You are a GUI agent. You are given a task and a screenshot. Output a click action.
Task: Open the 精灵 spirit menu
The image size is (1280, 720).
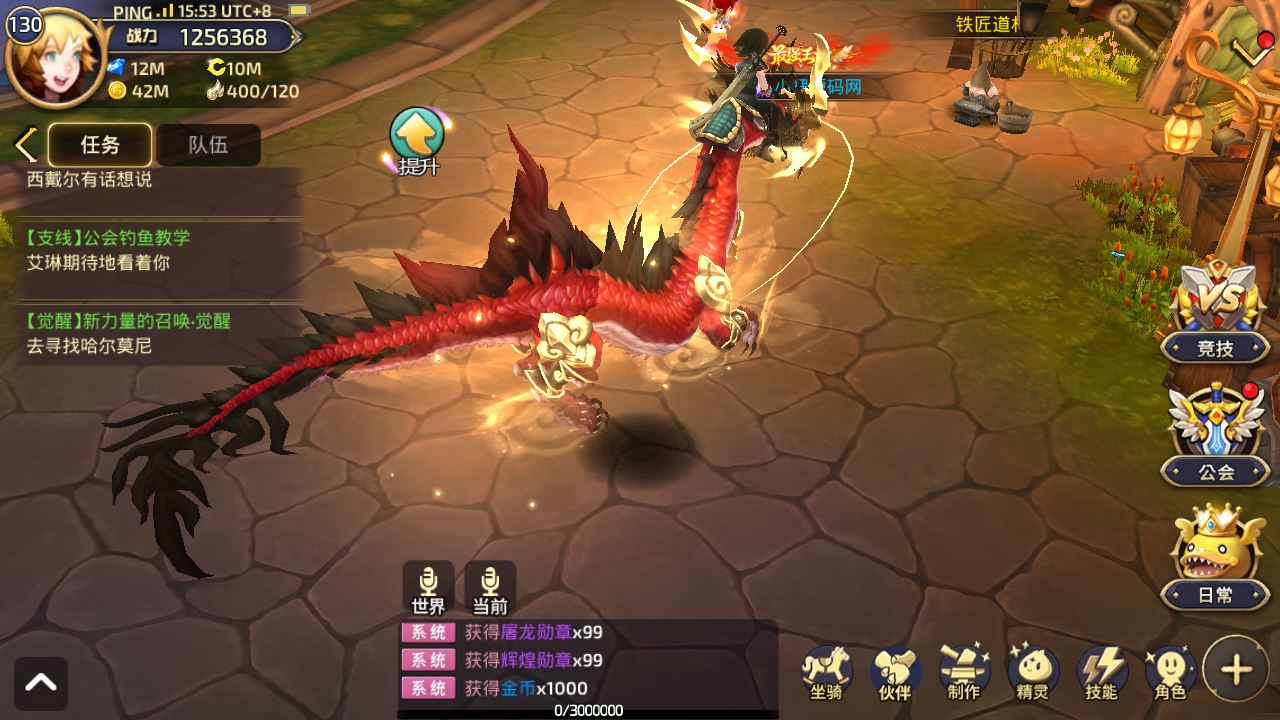pos(1032,671)
